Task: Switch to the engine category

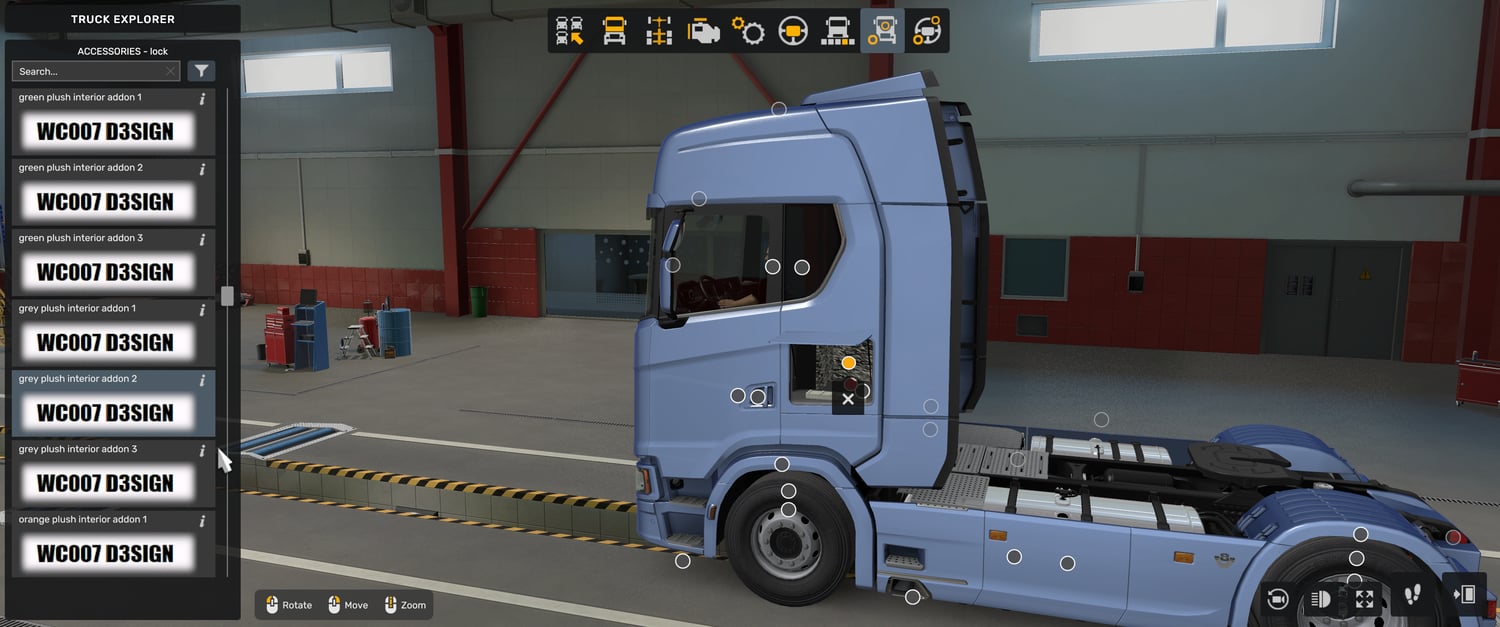Action: pos(703,31)
